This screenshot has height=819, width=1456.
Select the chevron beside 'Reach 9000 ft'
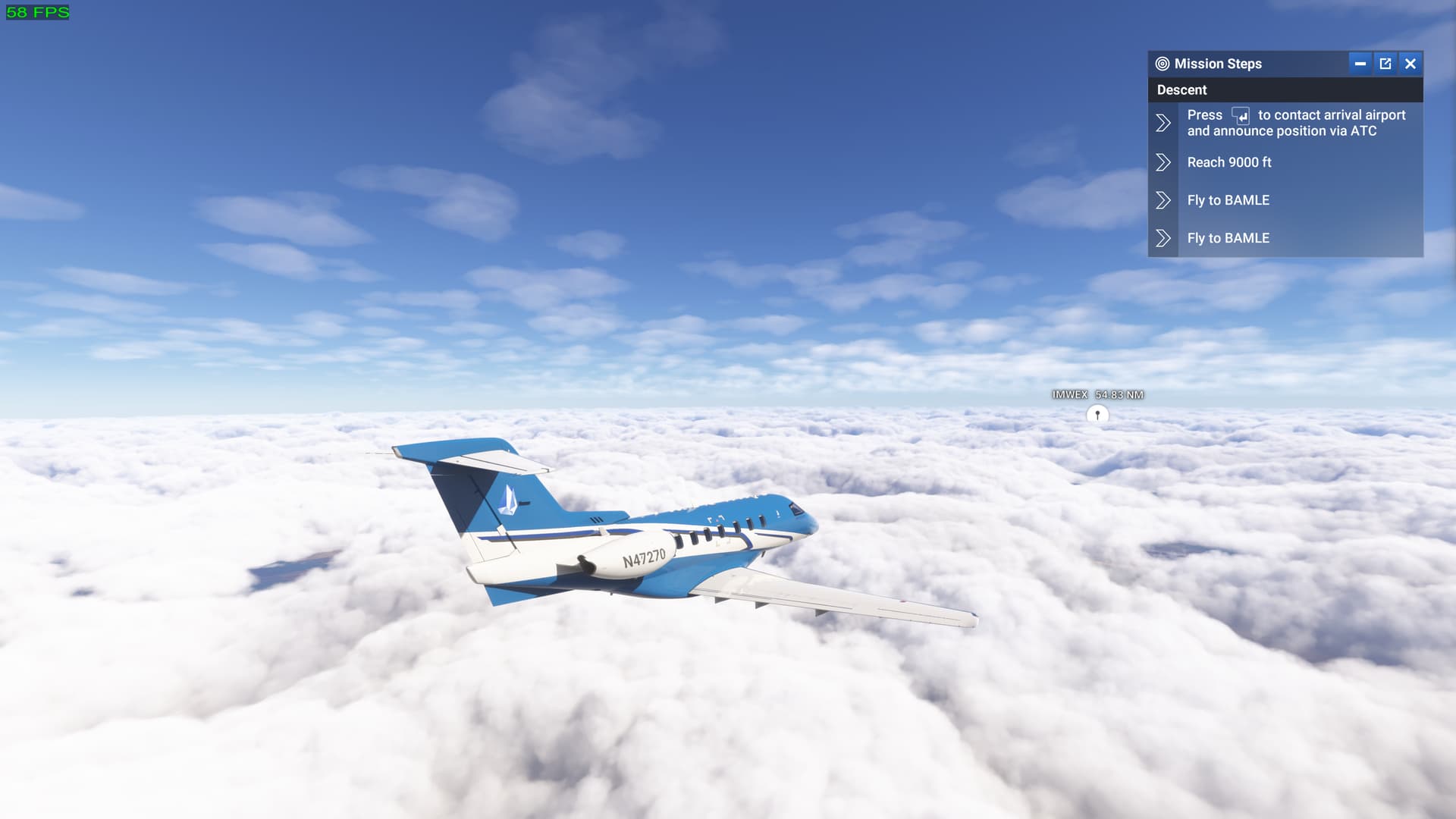pos(1164,162)
